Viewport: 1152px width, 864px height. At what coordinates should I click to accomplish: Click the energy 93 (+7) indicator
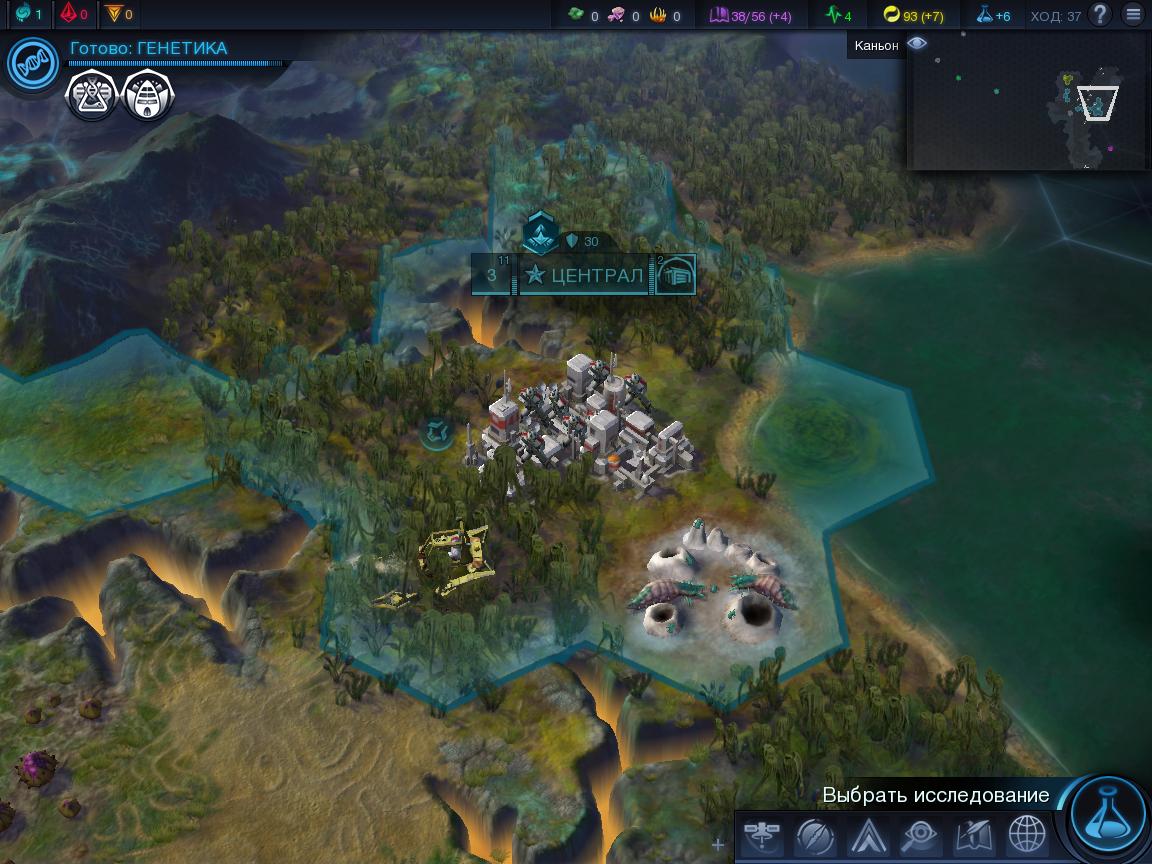[913, 15]
